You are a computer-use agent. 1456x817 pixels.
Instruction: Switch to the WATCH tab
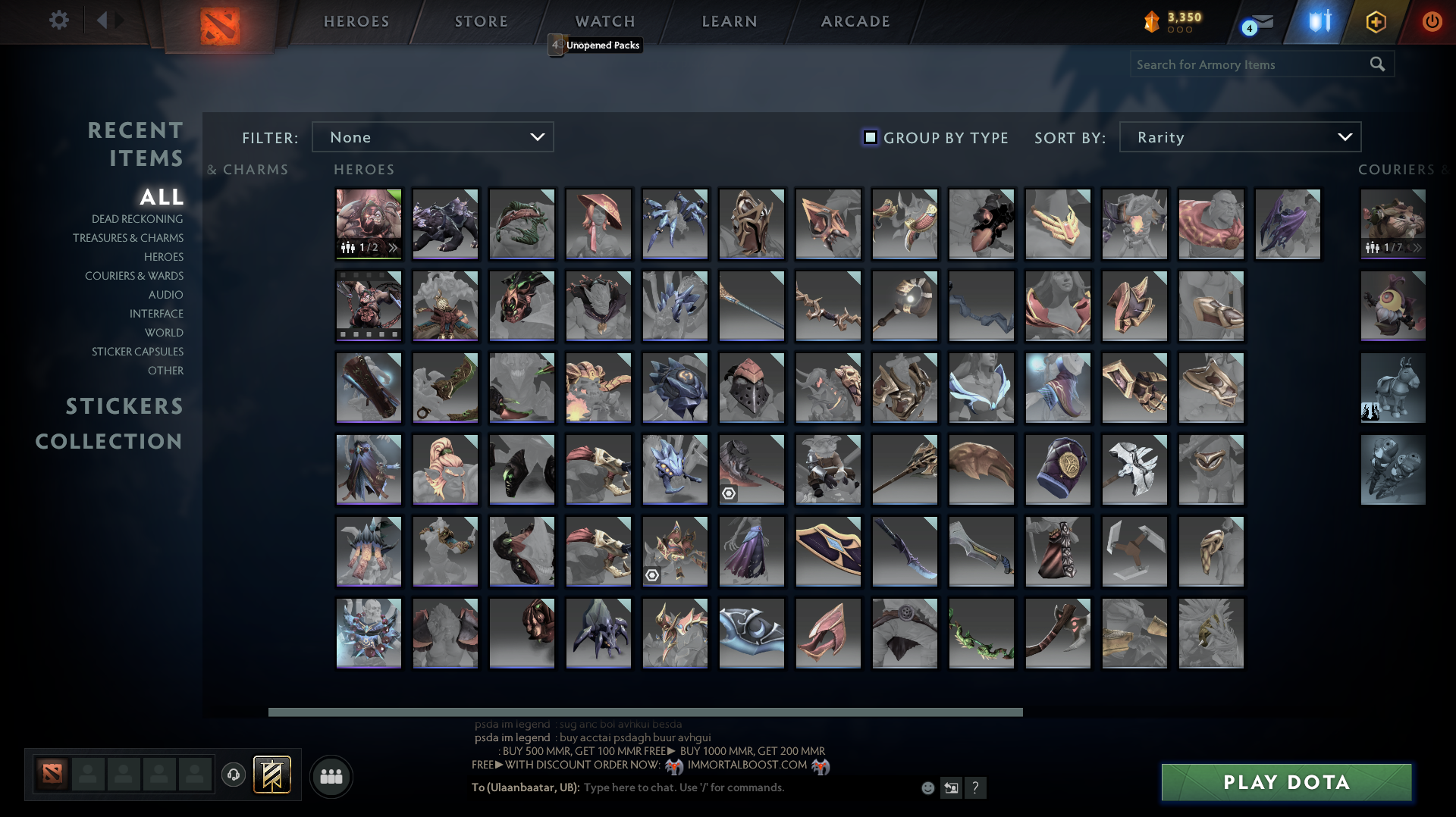pos(604,21)
